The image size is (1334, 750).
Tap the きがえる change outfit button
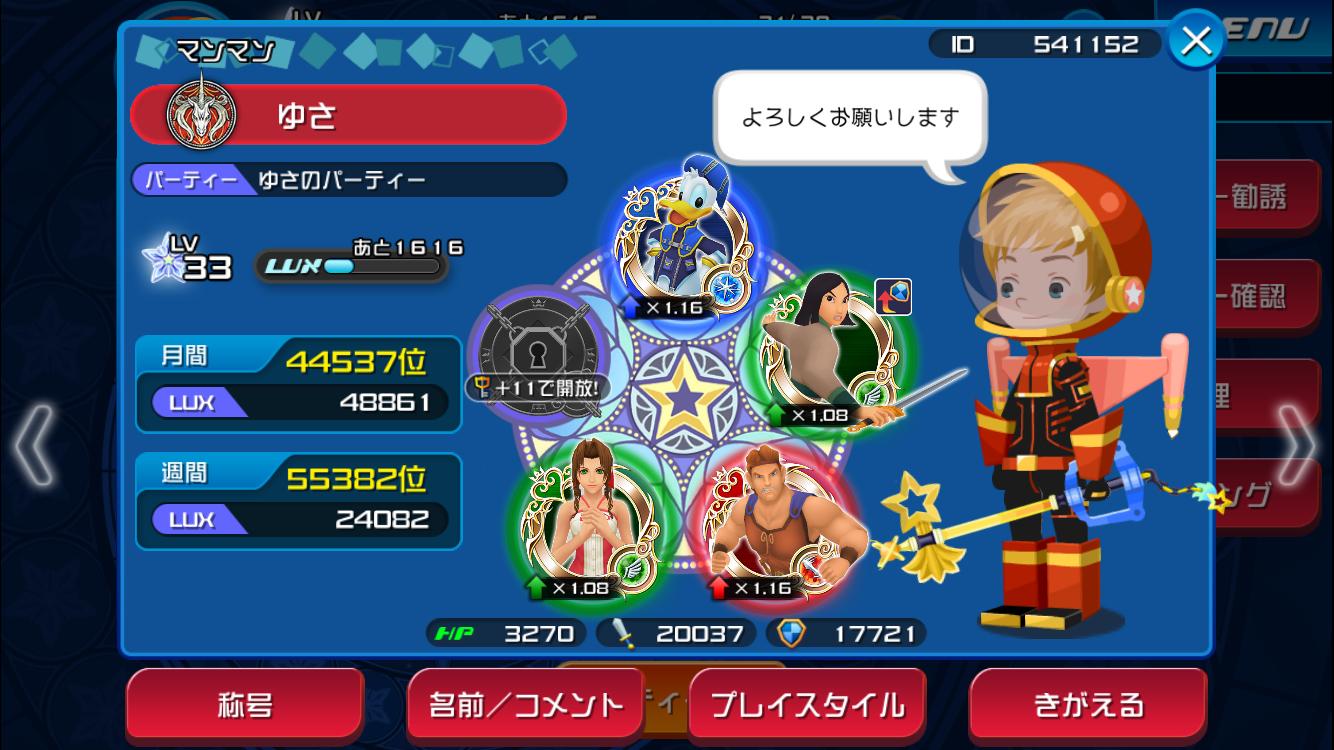point(1088,705)
